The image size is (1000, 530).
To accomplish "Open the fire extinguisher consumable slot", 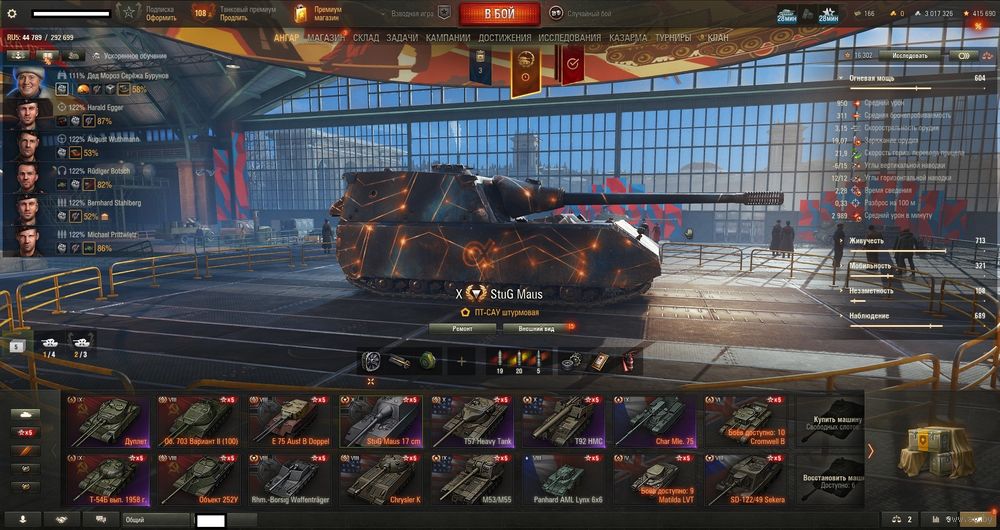I will click(x=629, y=361).
